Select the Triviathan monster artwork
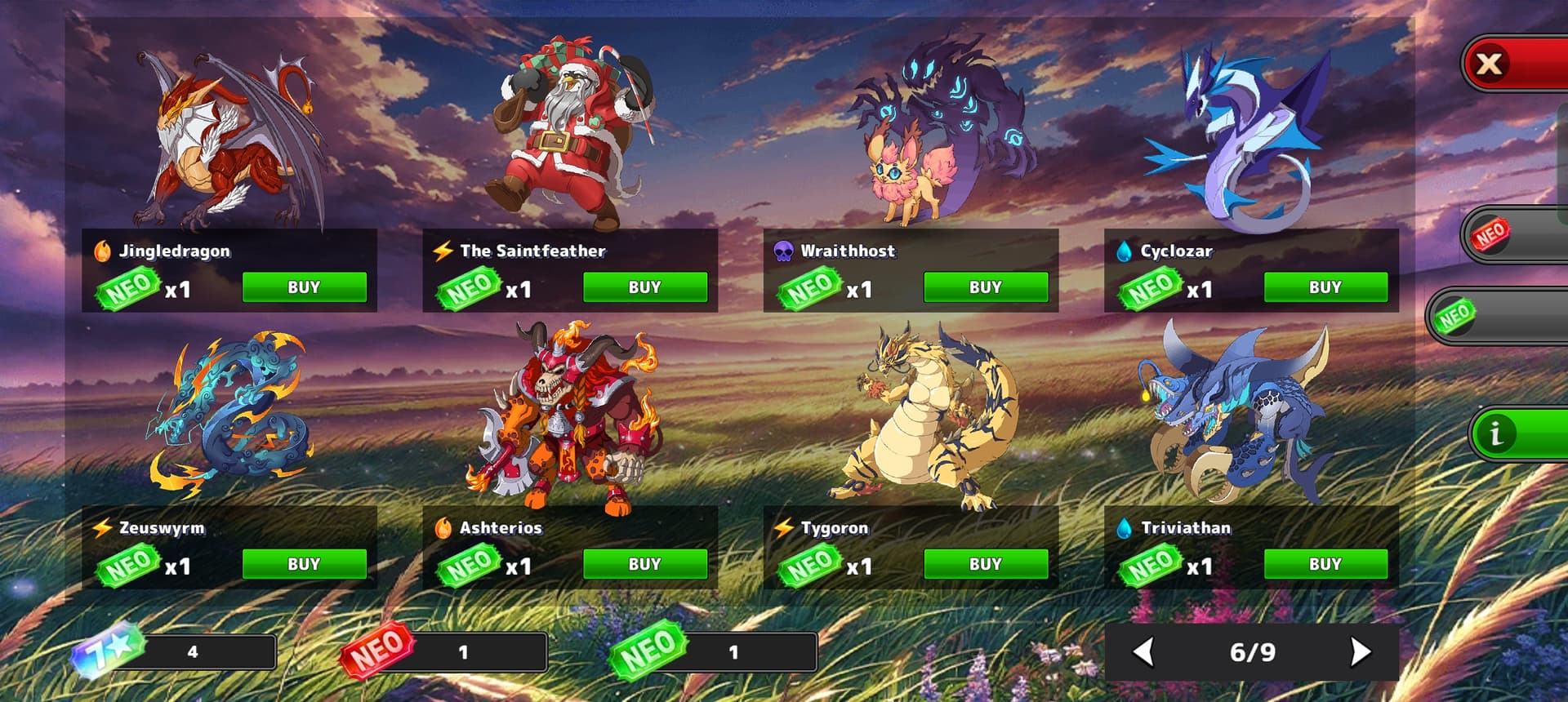The image size is (1568, 702). (x=1237, y=412)
